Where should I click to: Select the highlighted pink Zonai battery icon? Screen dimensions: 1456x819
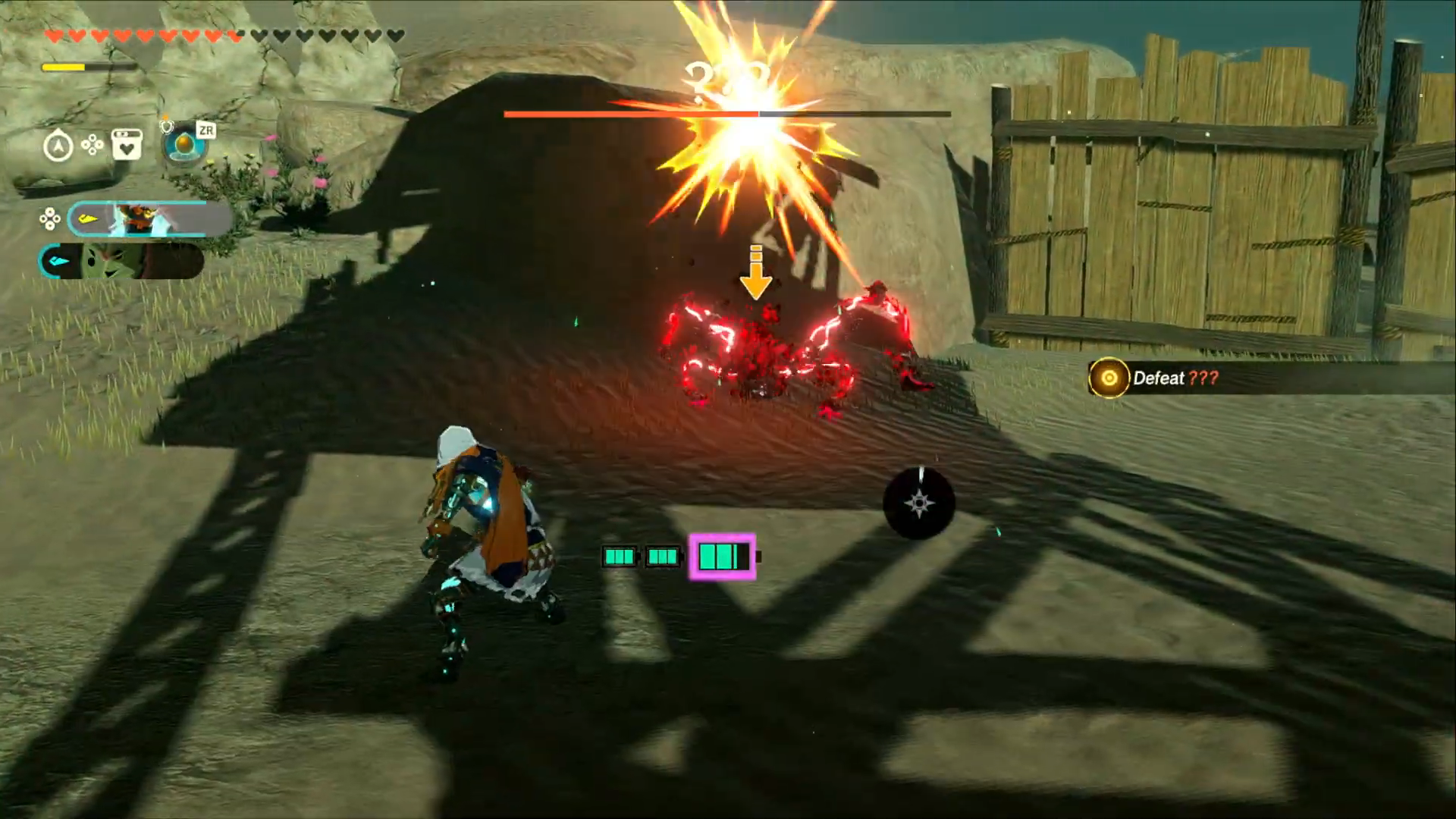point(721,557)
